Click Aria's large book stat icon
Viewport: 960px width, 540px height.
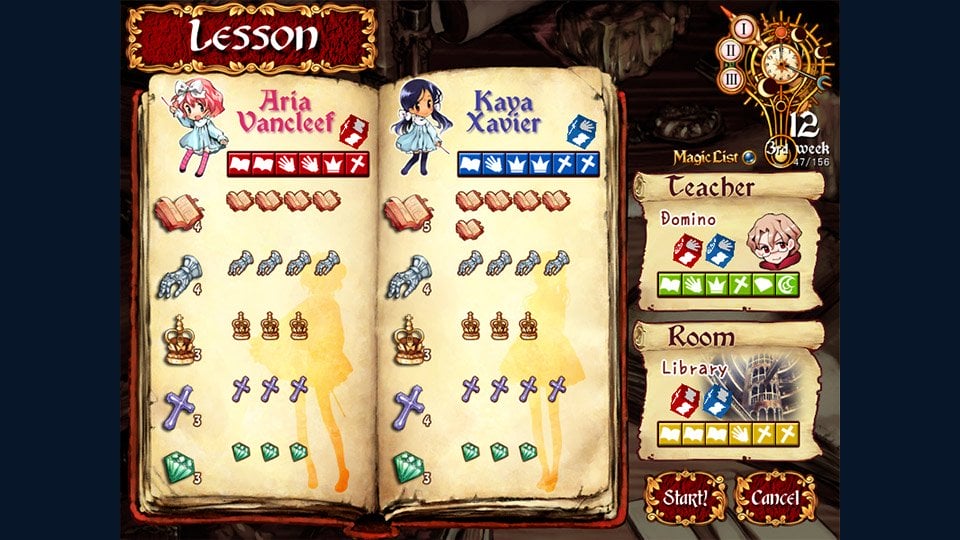click(177, 212)
